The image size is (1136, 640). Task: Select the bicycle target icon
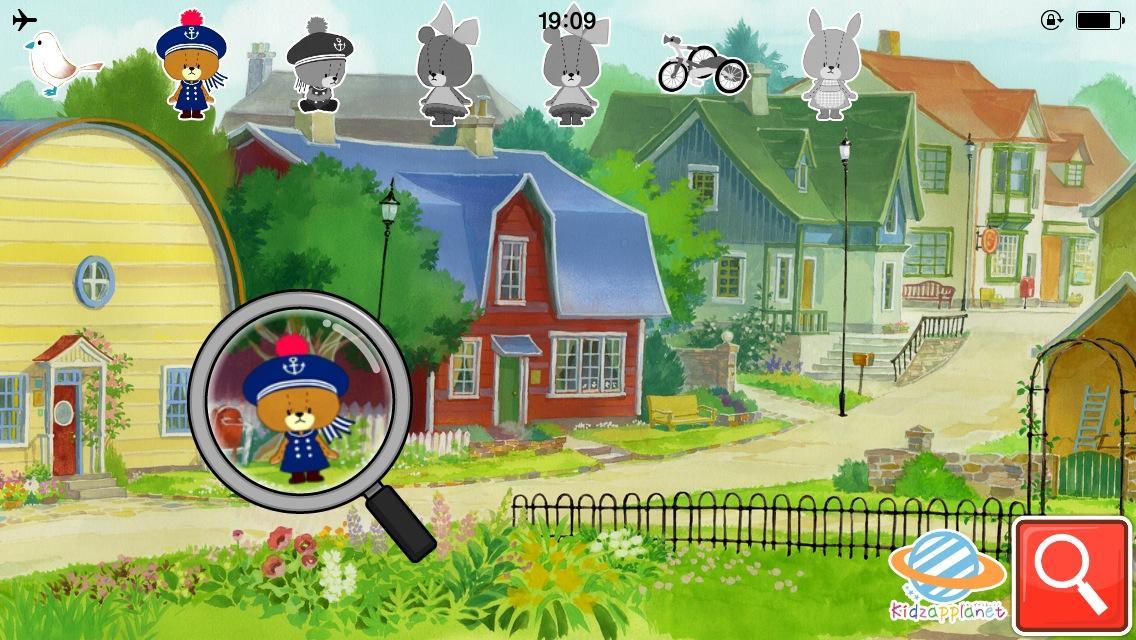click(x=701, y=65)
